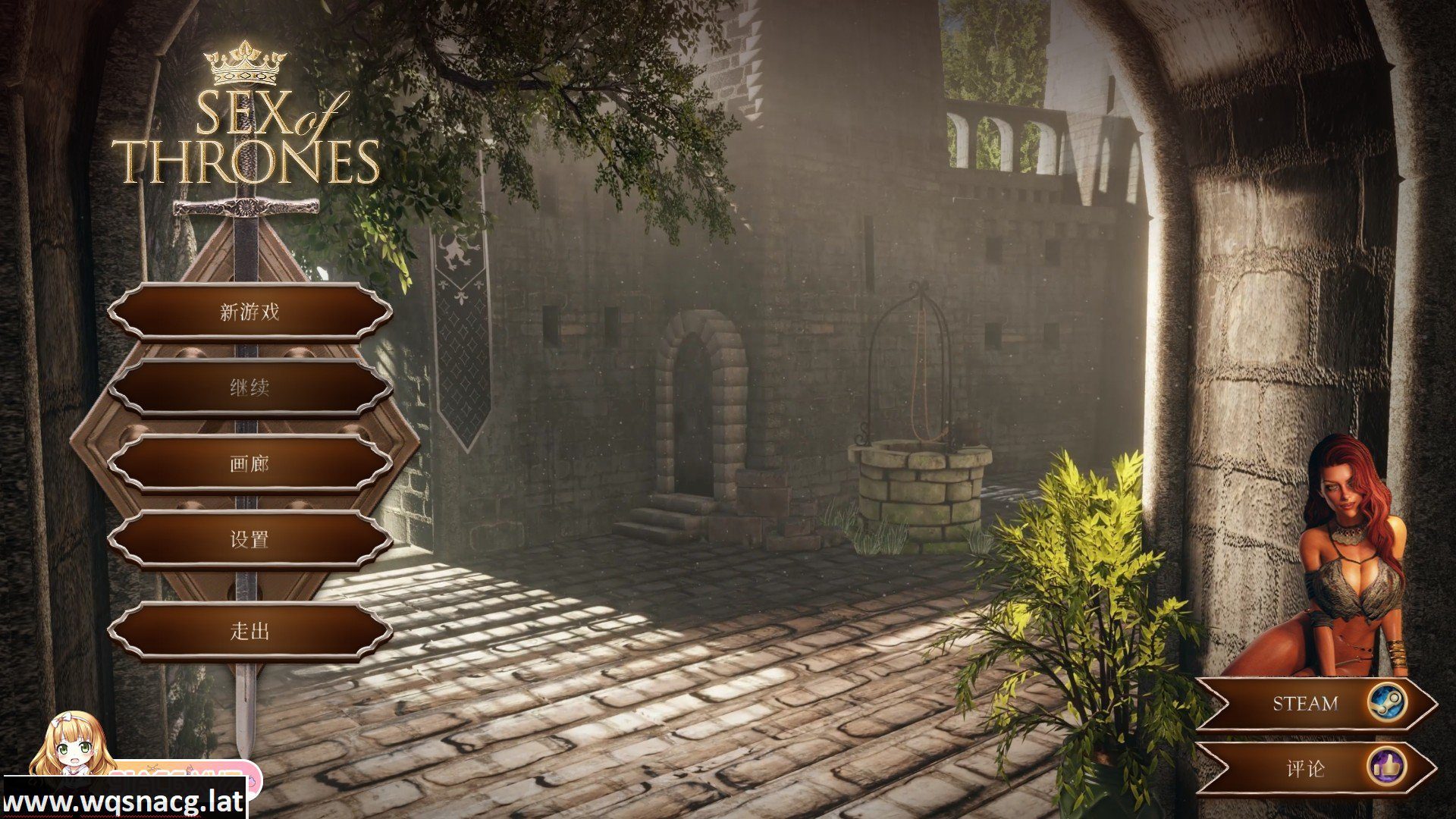
Task: Open the 画廊 gallery
Action: coord(249,463)
